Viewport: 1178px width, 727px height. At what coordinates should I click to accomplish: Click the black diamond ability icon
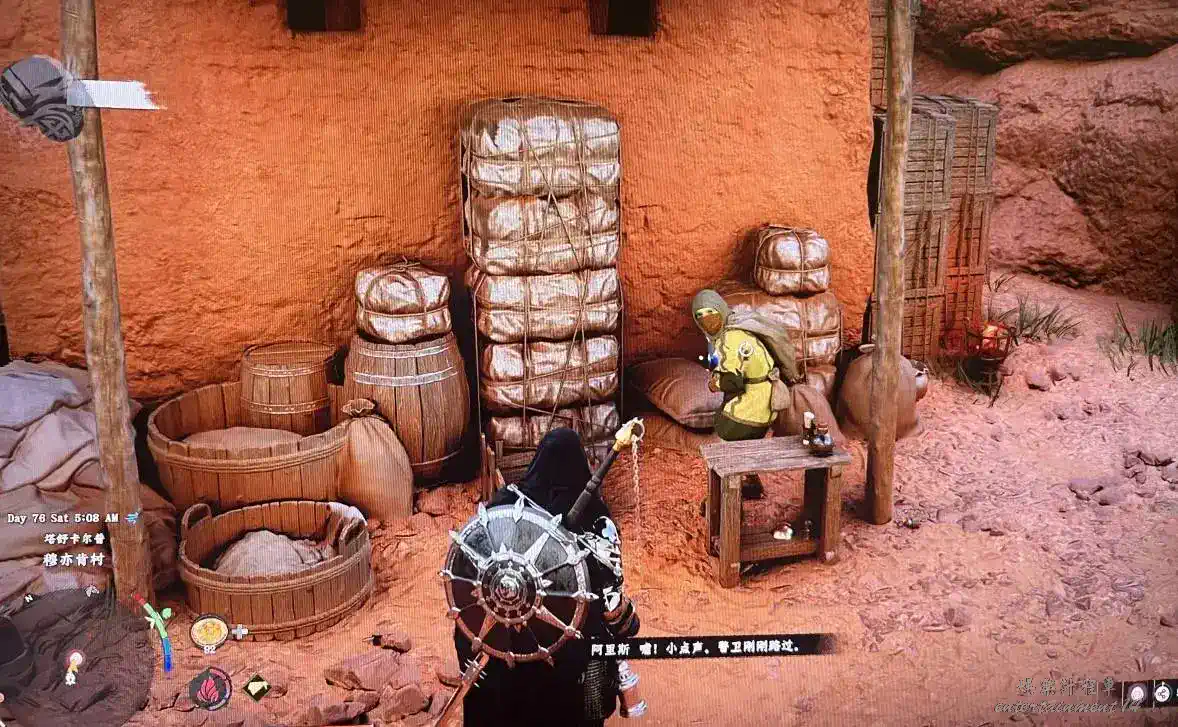257,686
